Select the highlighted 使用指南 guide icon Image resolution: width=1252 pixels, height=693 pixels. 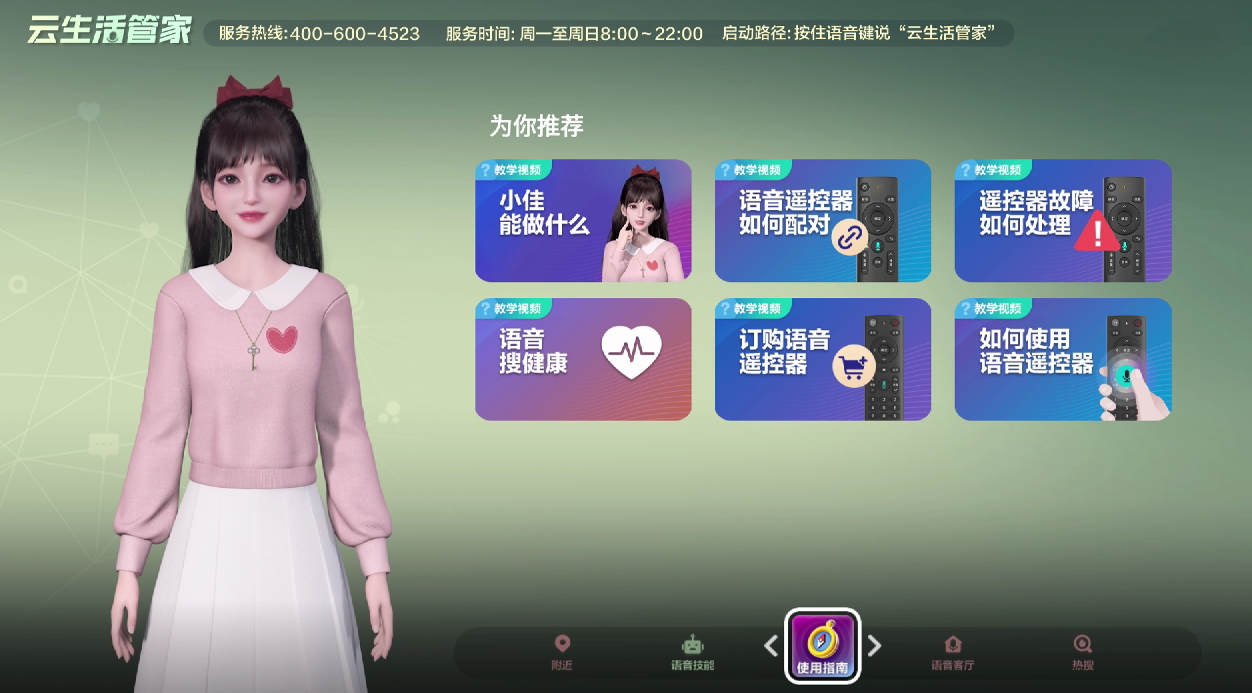tap(822, 646)
